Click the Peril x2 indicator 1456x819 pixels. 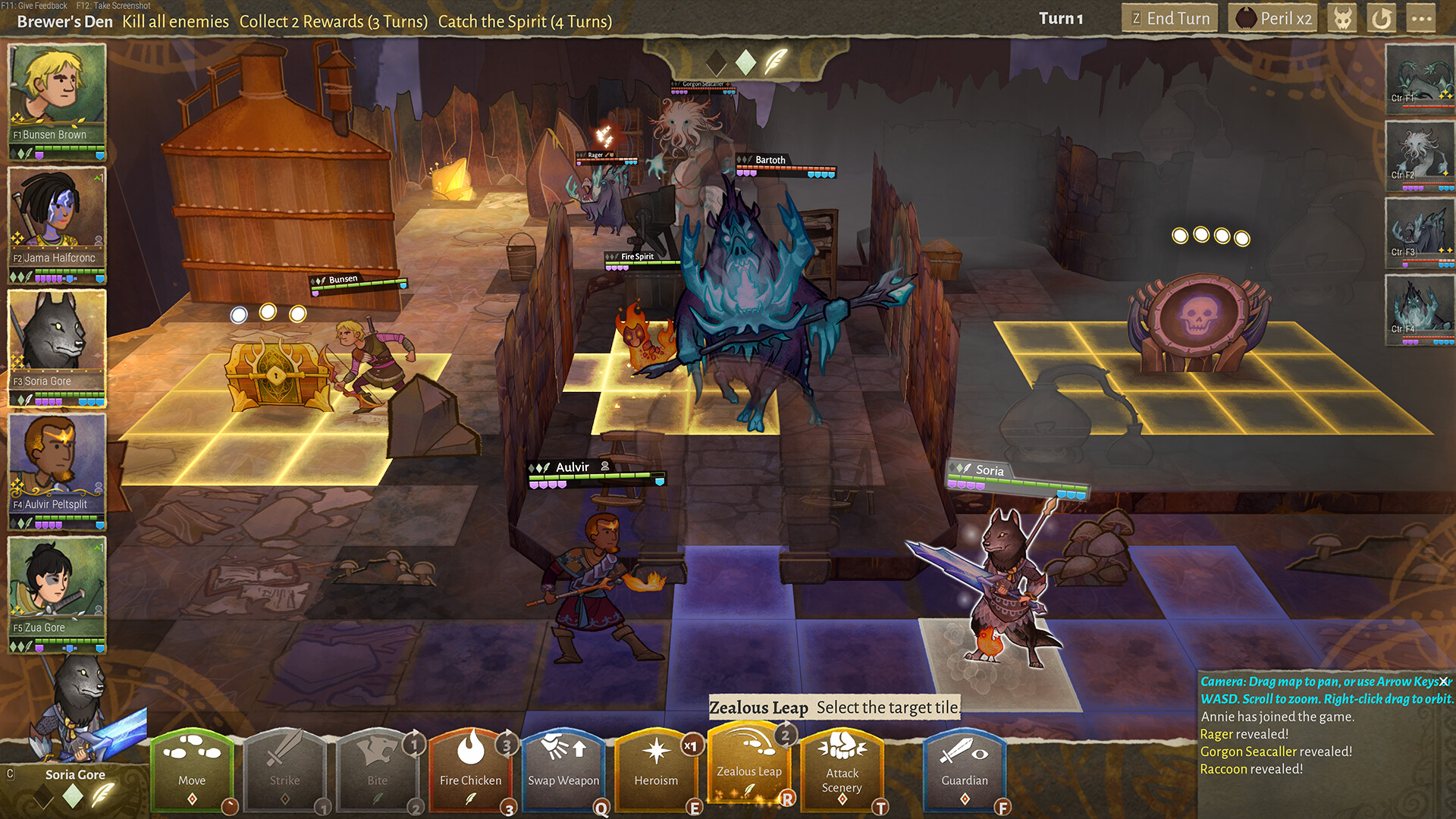1272,18
